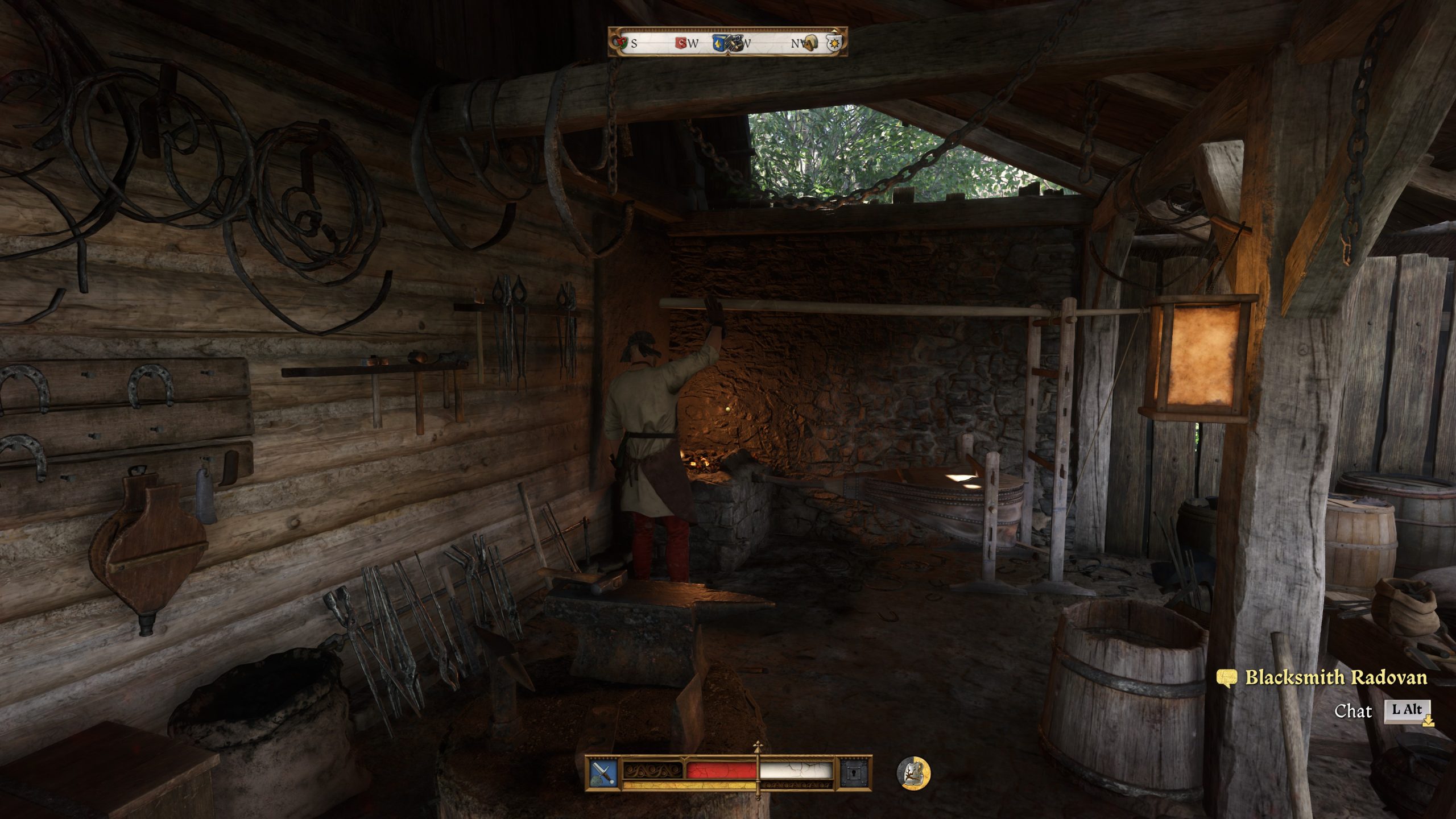1456x819 pixels.
Task: Select the white shield sun marker on compass
Action: coord(833,42)
